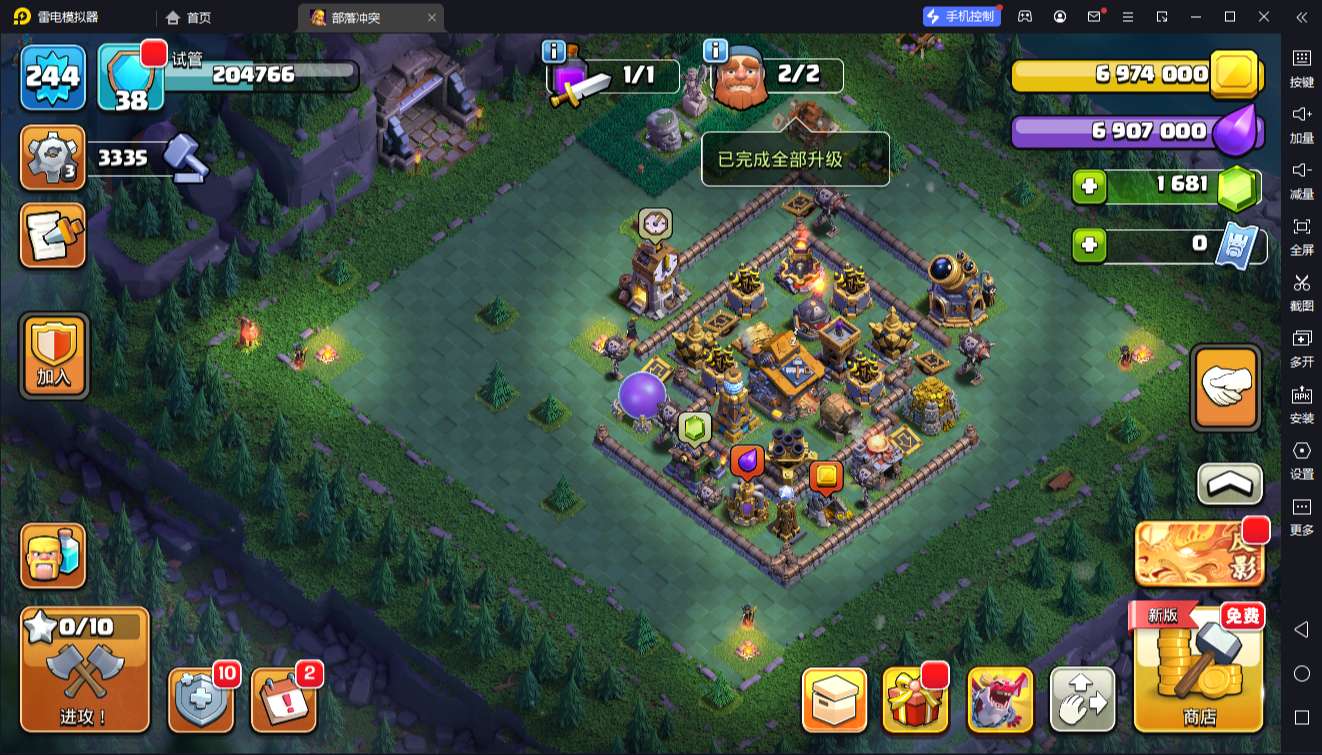The height and width of the screenshot is (755, 1322).
Task: Open the cardboard box storage button
Action: 834,699
